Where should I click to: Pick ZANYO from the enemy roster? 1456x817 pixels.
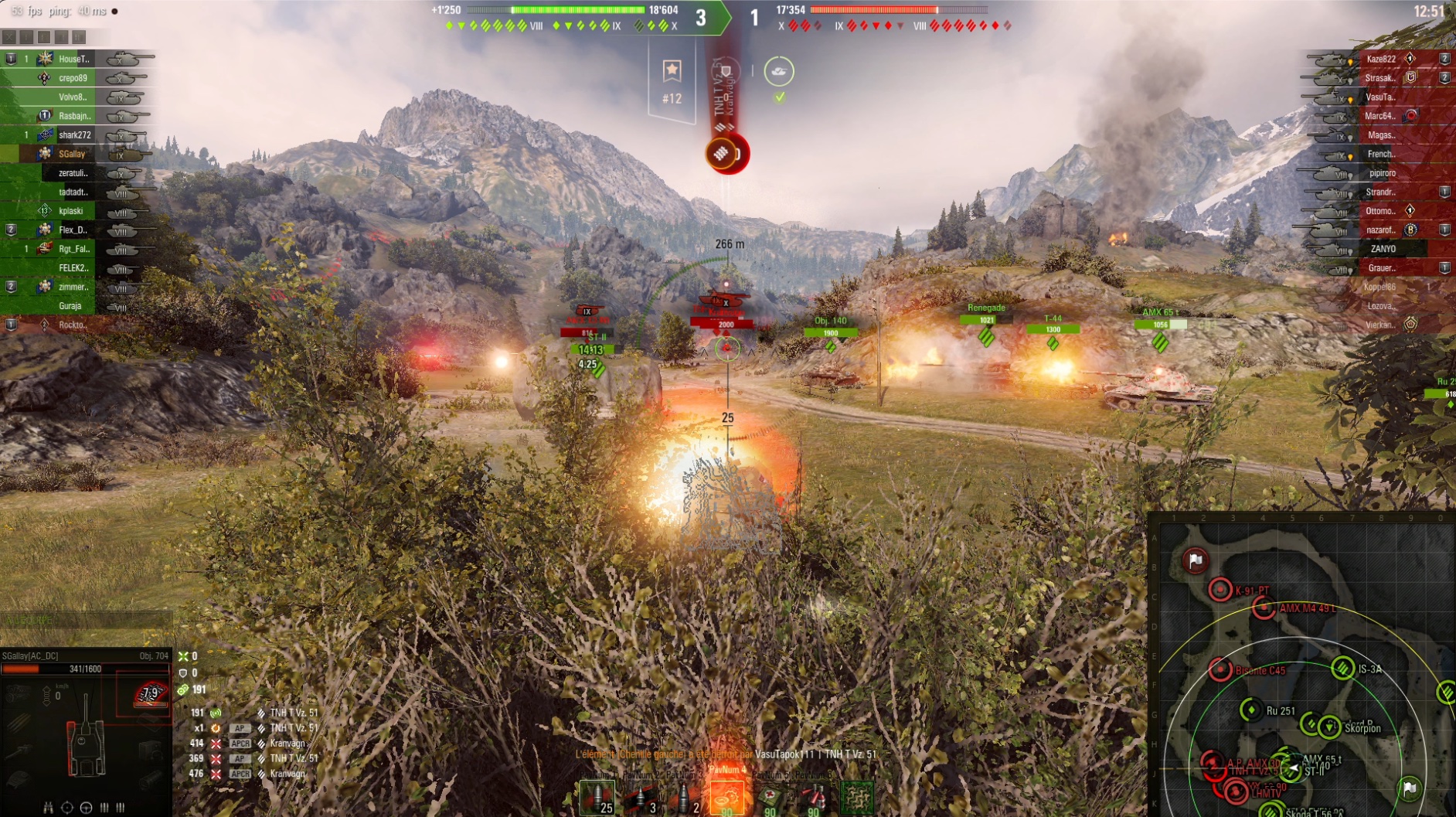1383,249
